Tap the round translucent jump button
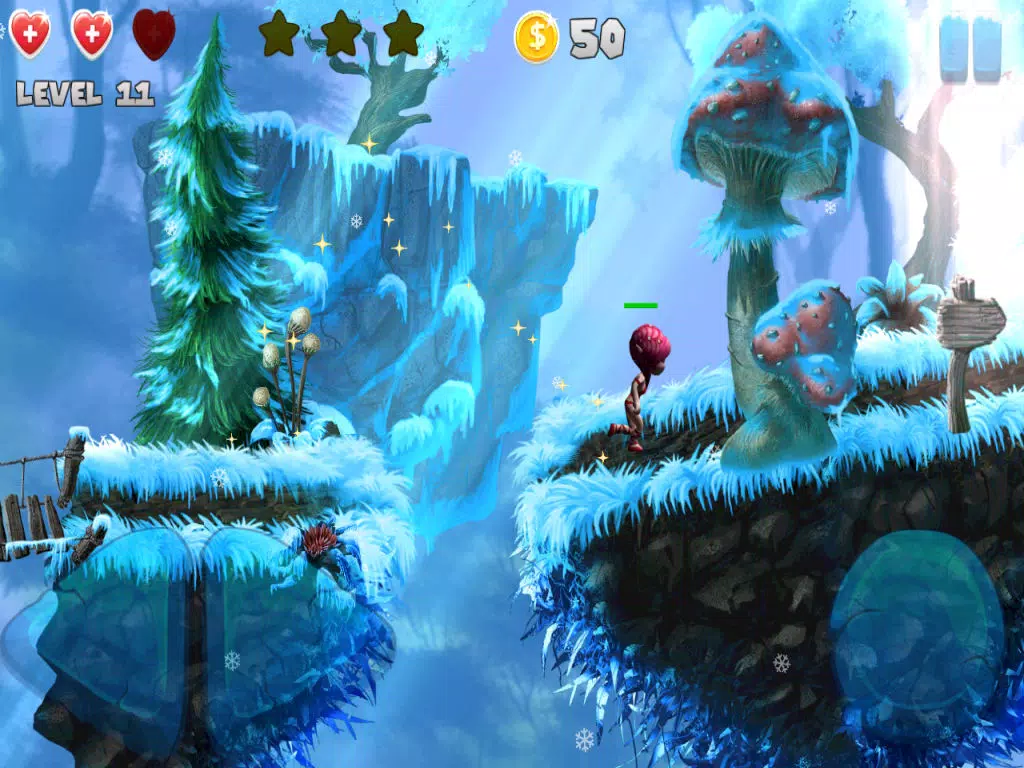Screen dimensions: 1024x768 tap(917, 620)
